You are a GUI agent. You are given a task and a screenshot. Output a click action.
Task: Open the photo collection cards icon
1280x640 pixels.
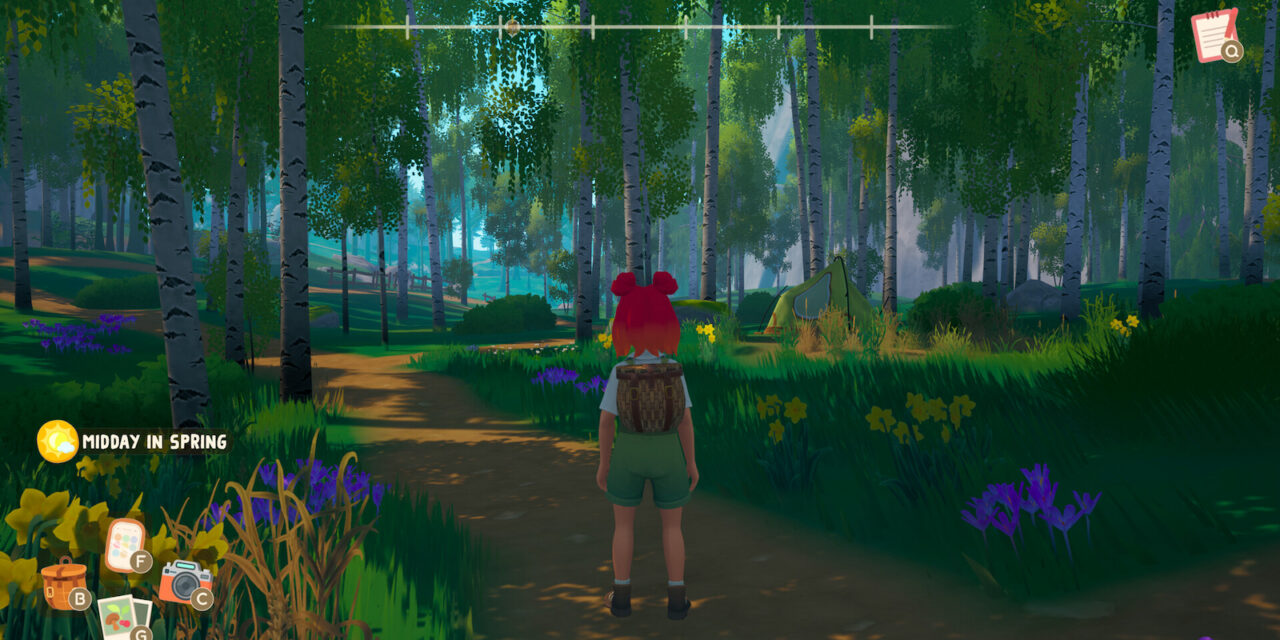point(122,616)
